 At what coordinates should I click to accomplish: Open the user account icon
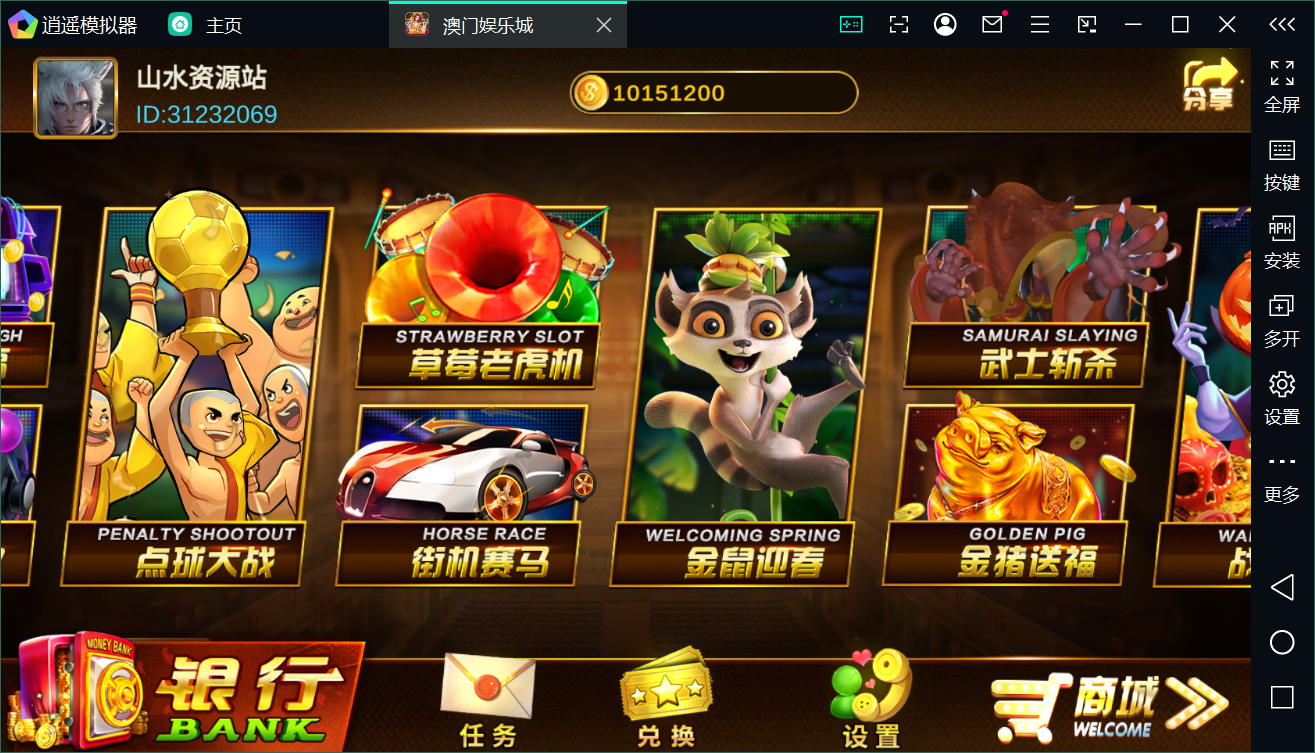945,23
